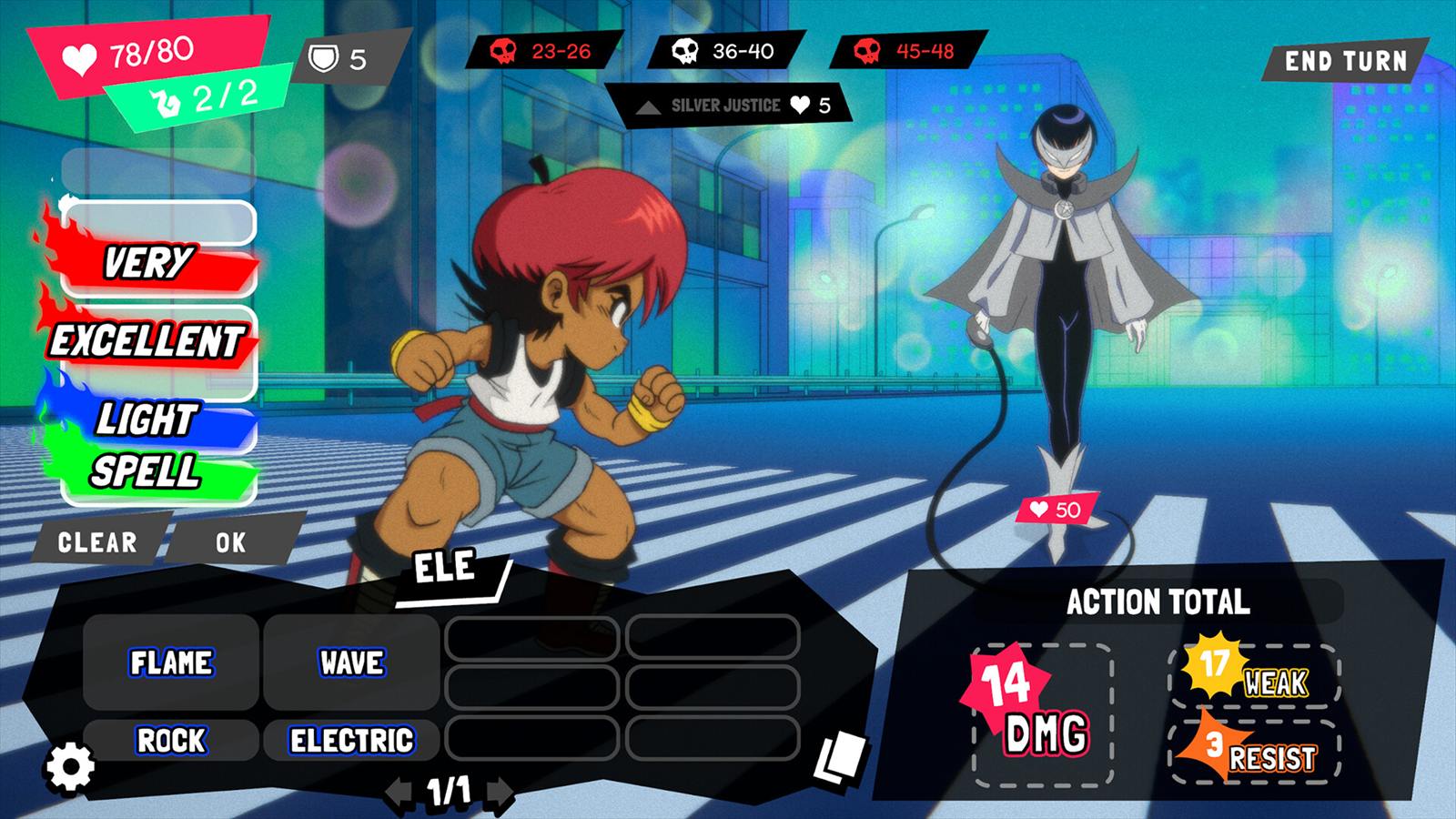This screenshot has width=1456, height=819.
Task: Clear the selected spell words
Action: pyautogui.click(x=97, y=542)
